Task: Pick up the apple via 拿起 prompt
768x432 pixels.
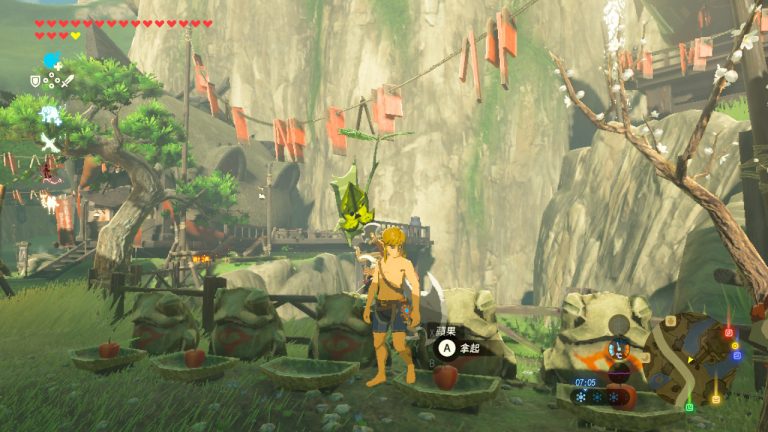Action: coord(447,348)
